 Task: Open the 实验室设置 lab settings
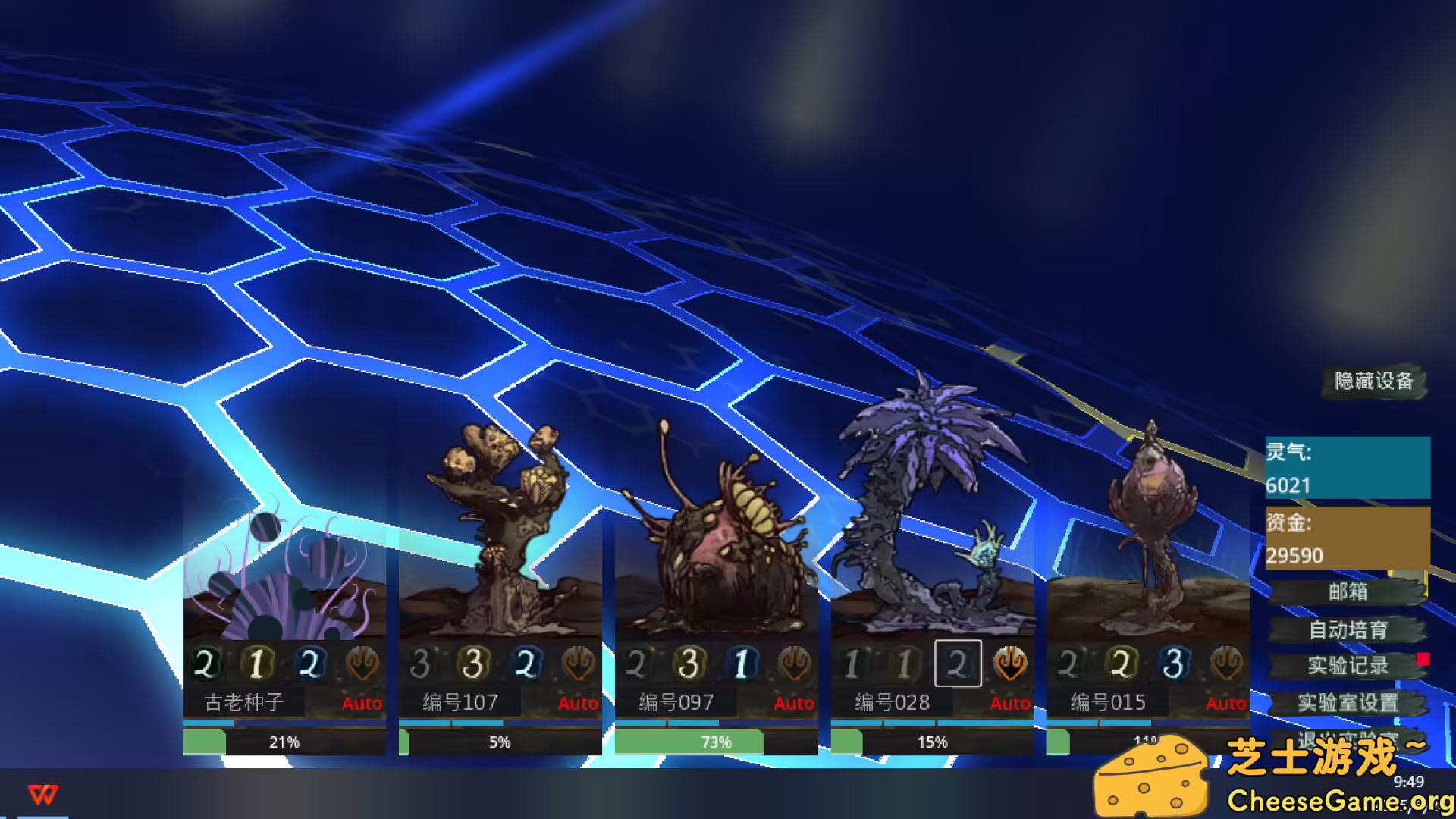pos(1348,703)
